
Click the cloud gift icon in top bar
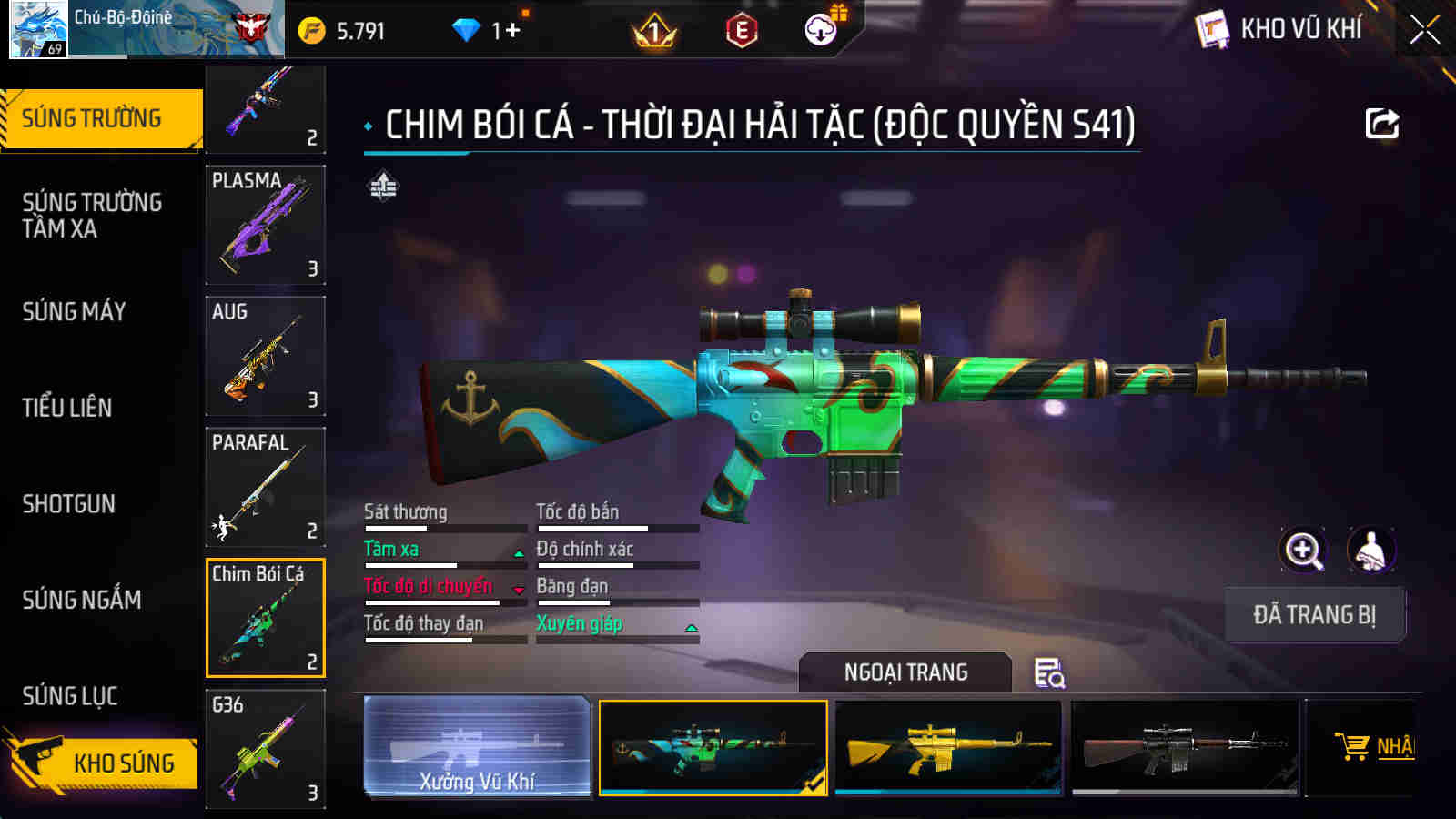pyautogui.click(x=822, y=29)
